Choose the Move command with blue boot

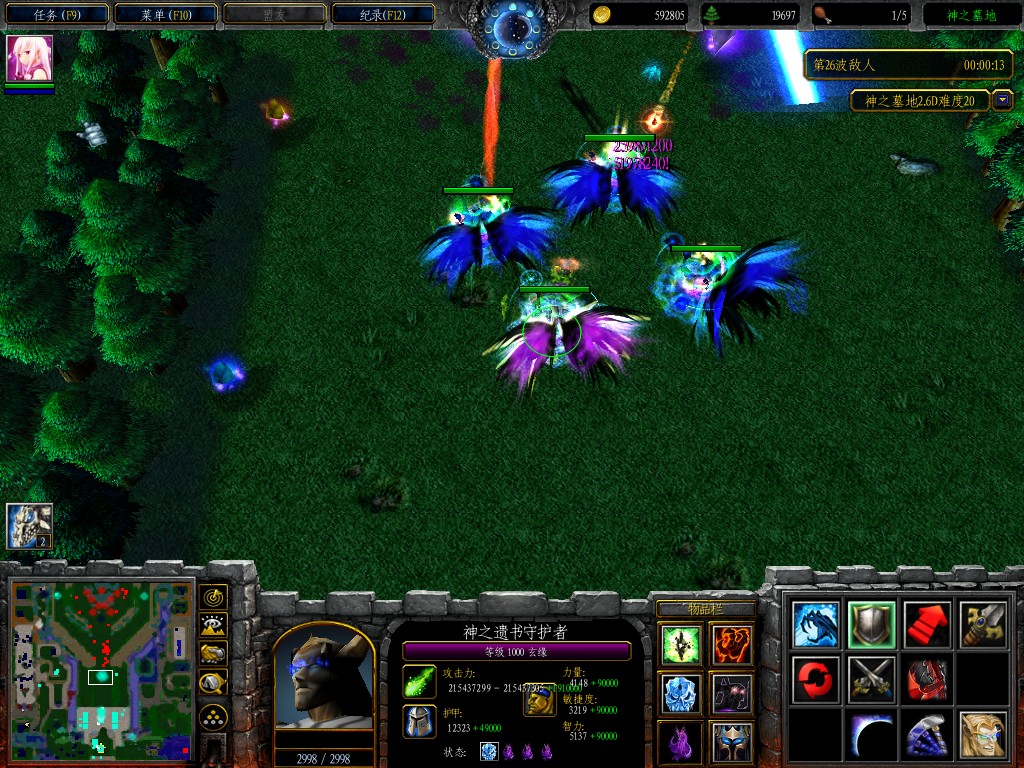coord(815,625)
